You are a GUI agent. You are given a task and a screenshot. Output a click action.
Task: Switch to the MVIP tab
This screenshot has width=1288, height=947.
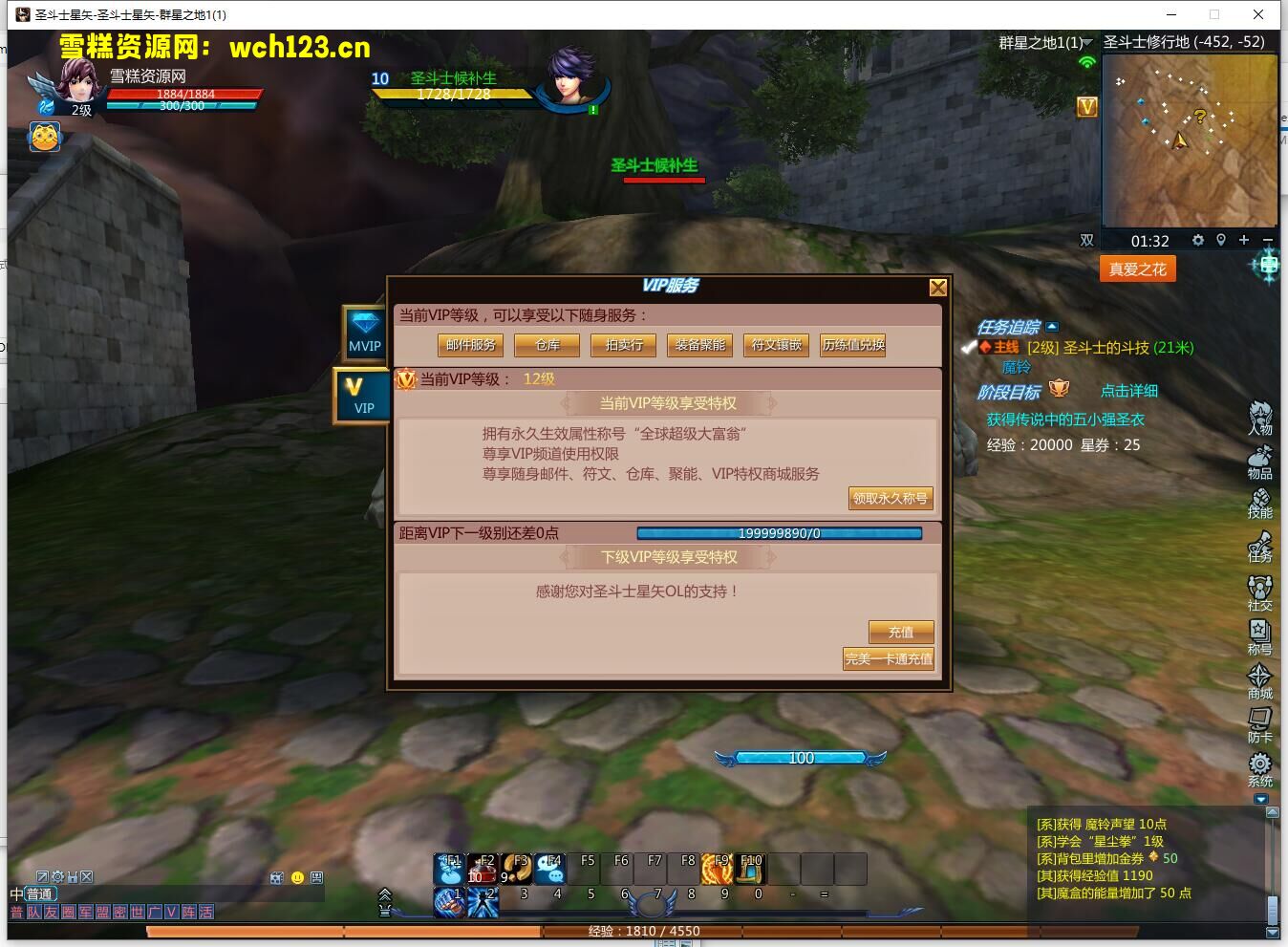pyautogui.click(x=363, y=334)
